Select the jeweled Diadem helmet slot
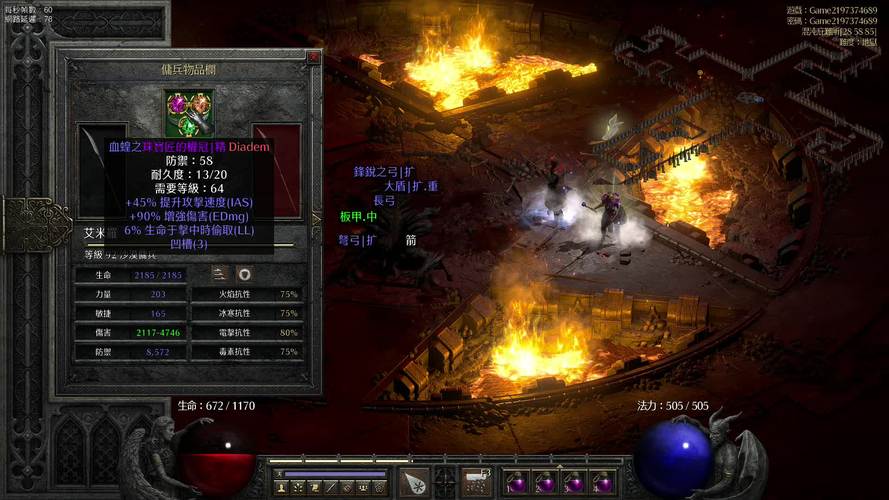 click(189, 112)
